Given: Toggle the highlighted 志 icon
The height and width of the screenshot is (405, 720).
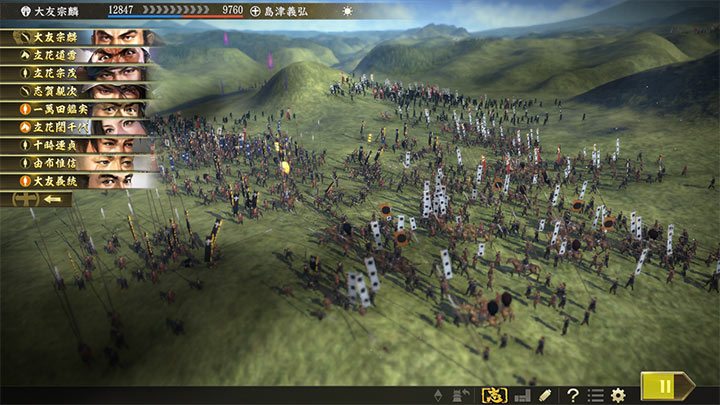Looking at the screenshot, I should pyautogui.click(x=494, y=395).
